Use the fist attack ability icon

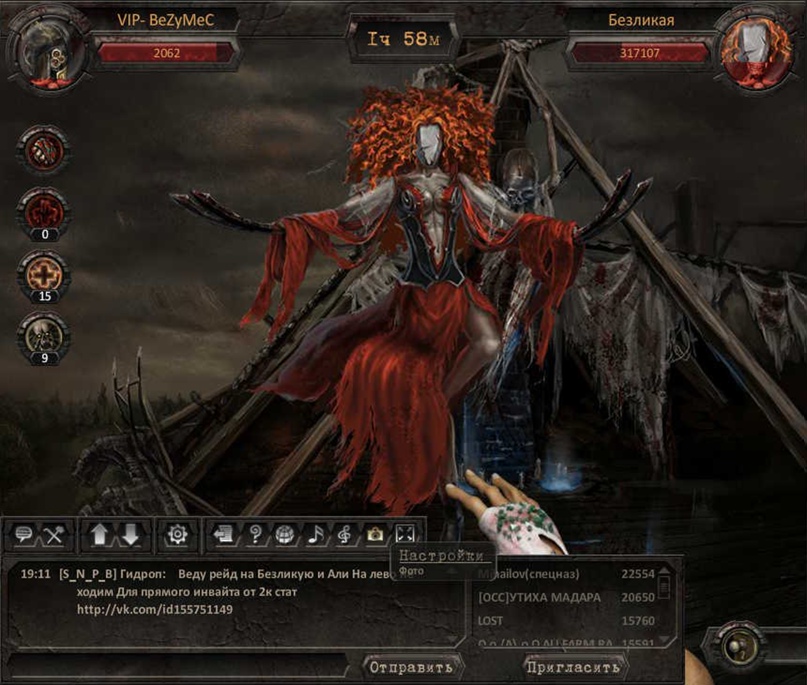coord(43,152)
